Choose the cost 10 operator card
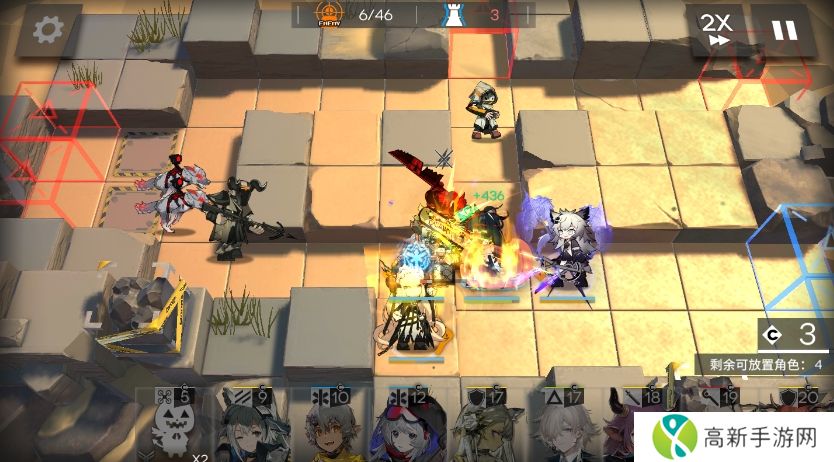Image resolution: width=834 pixels, height=462 pixels. coord(325,427)
